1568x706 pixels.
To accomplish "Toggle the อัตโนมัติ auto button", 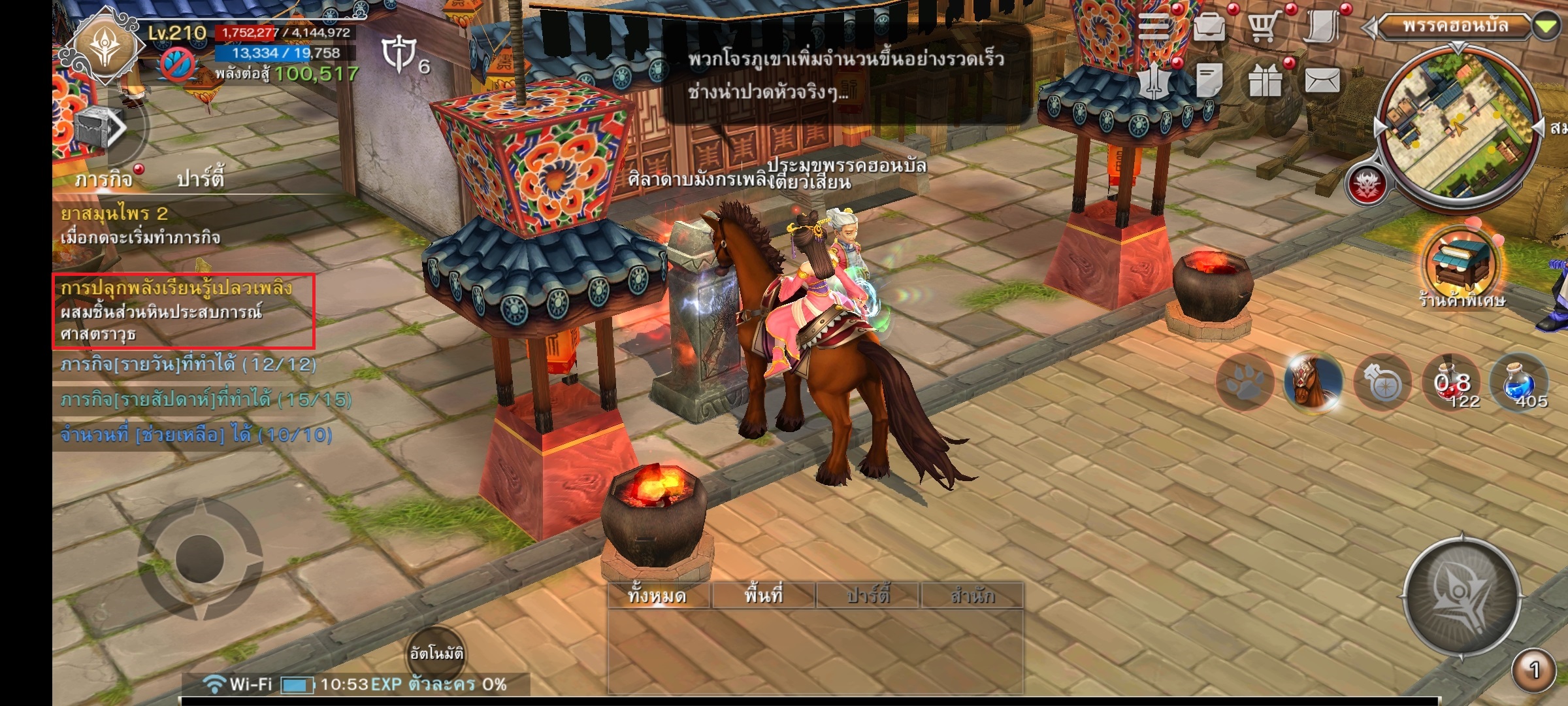I will point(436,653).
